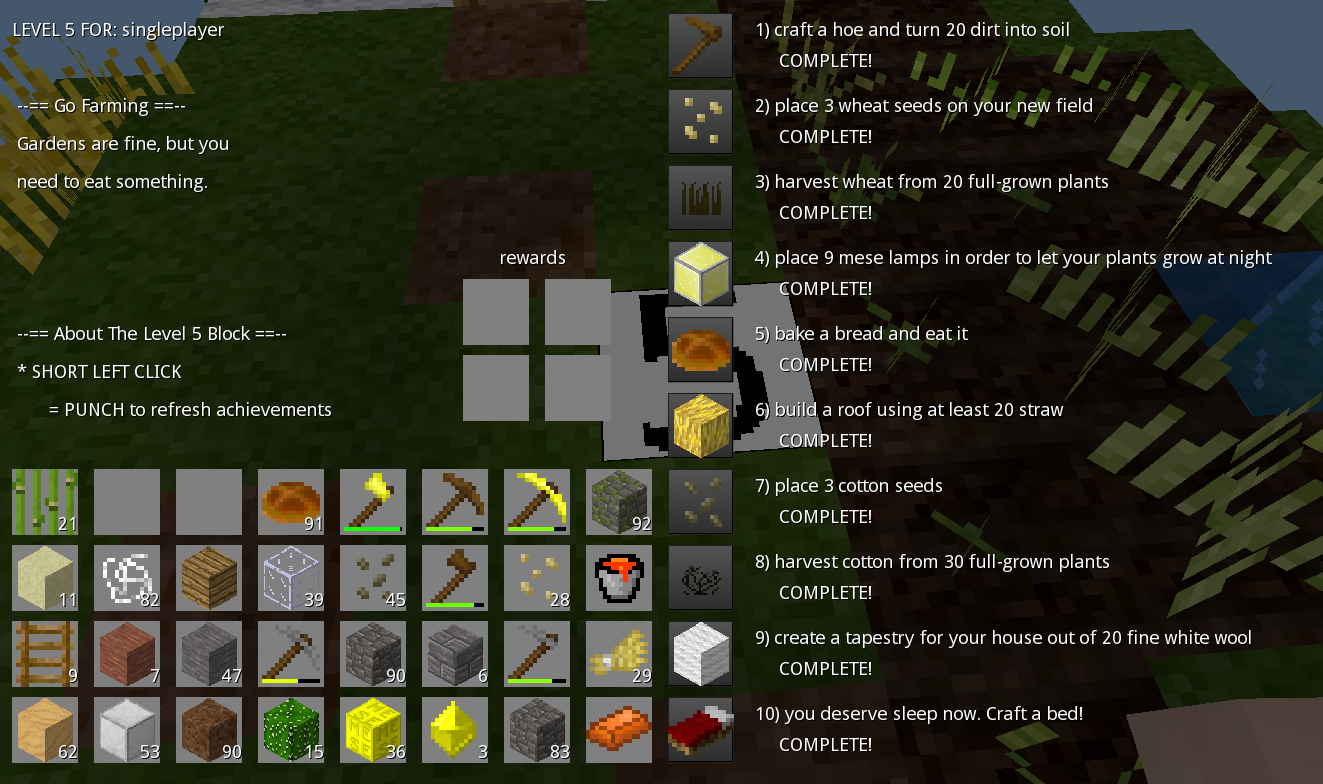This screenshot has height=784, width=1323.
Task: Click the straw bundle stack of 29
Action: [x=619, y=654]
